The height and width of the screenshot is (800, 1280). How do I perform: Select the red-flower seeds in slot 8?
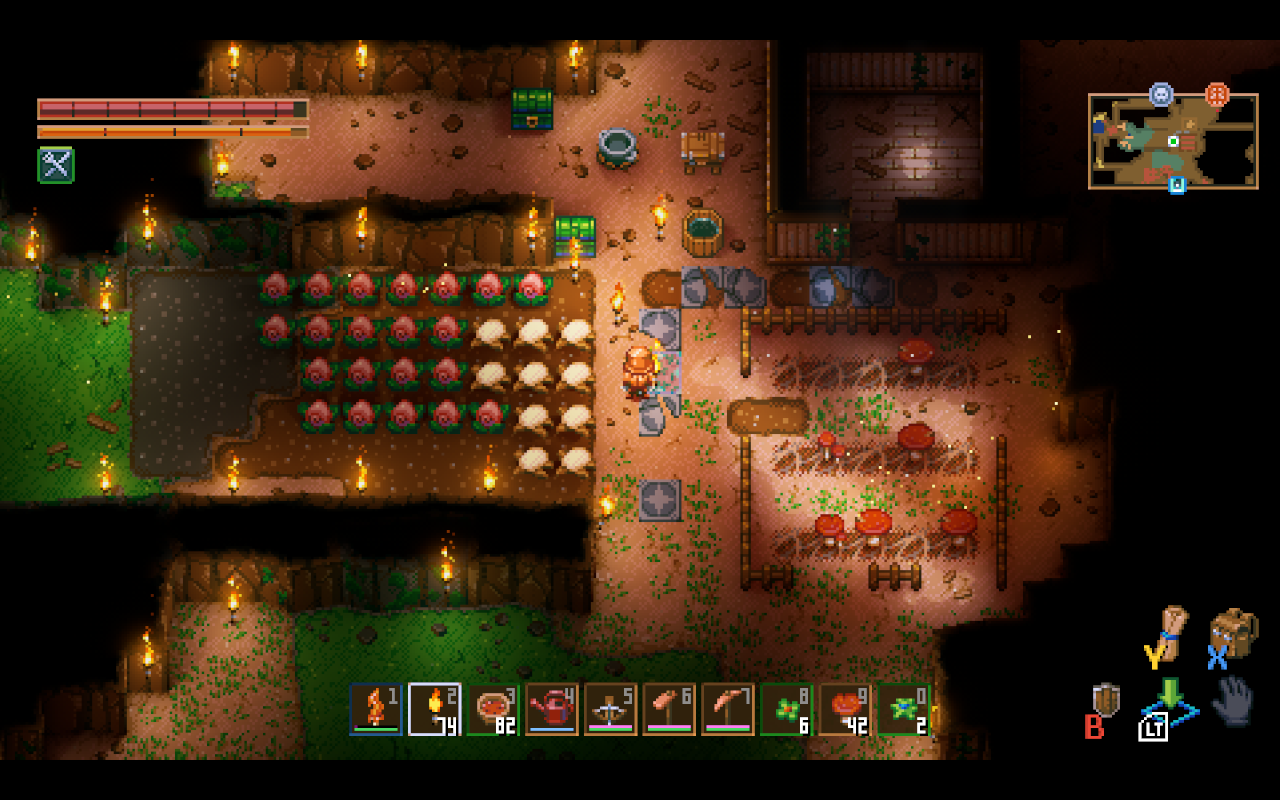787,709
